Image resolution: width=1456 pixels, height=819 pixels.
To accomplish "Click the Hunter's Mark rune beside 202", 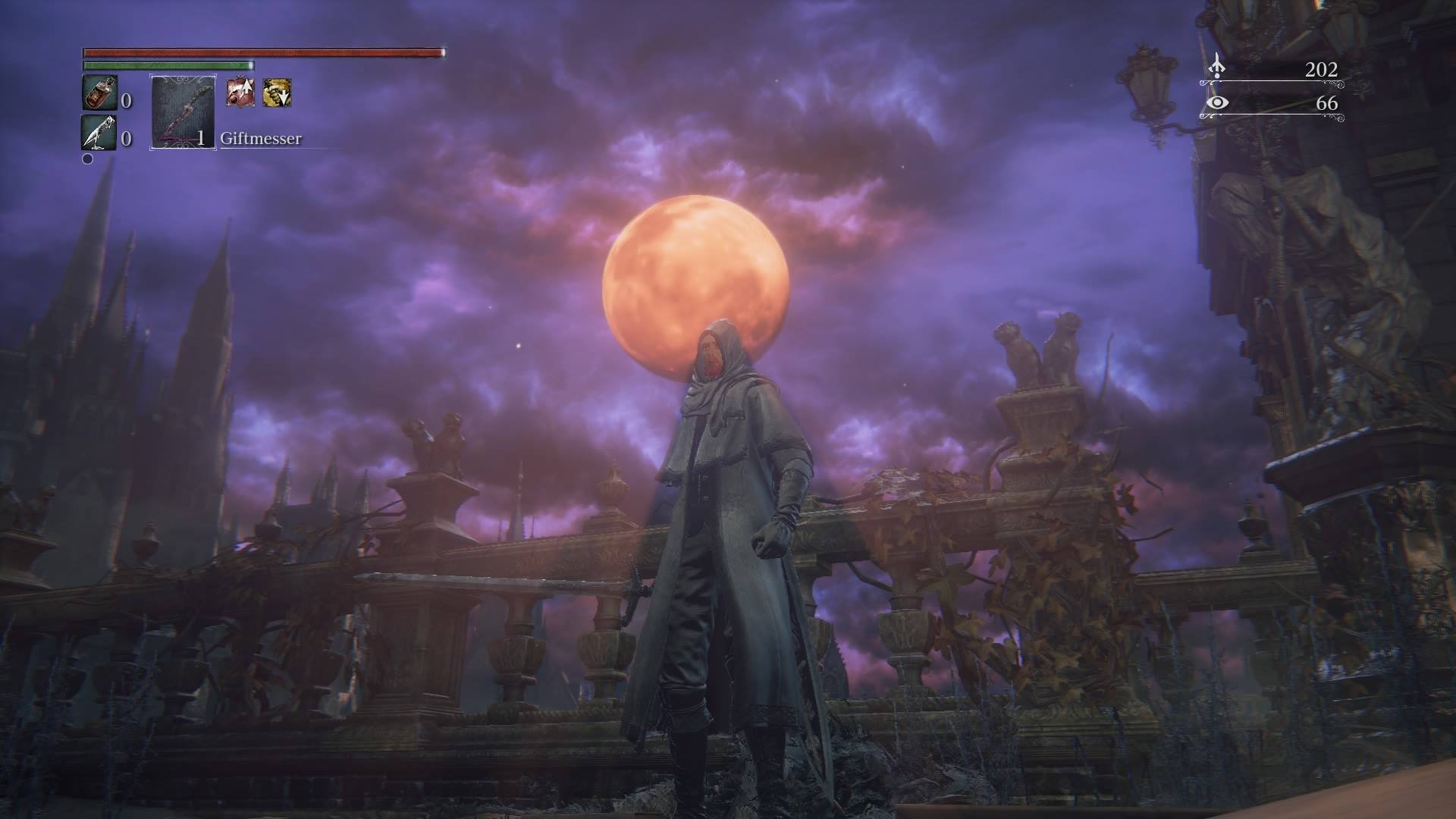I will (1217, 67).
